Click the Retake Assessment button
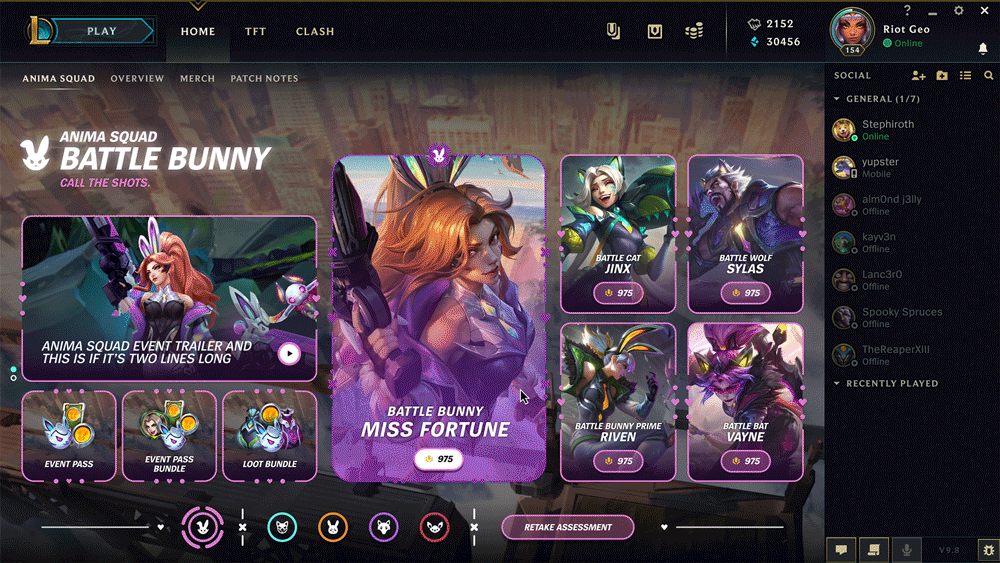 tap(567, 528)
